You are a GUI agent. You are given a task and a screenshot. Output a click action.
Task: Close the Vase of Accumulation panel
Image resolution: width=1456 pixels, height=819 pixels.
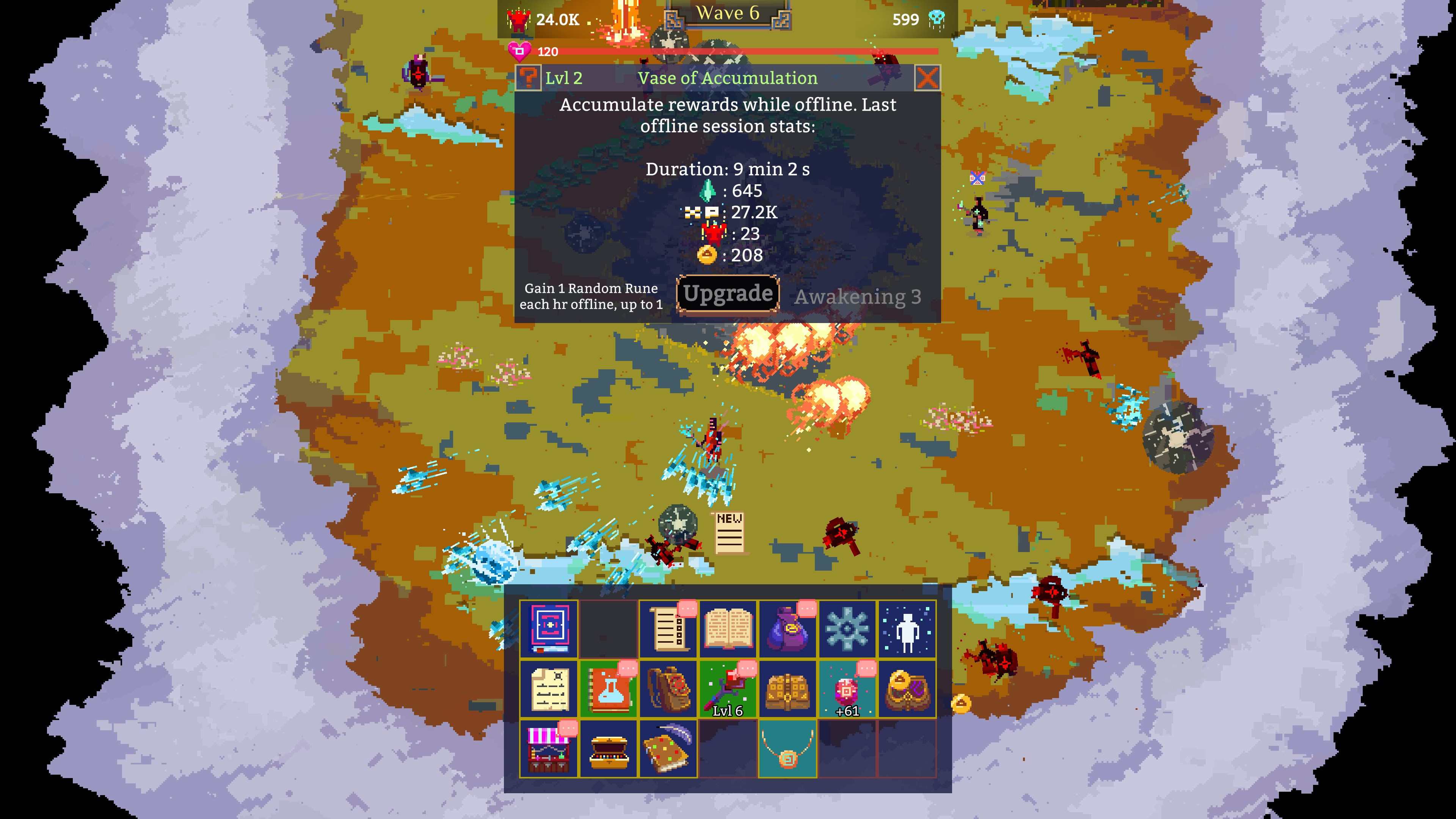tap(927, 78)
